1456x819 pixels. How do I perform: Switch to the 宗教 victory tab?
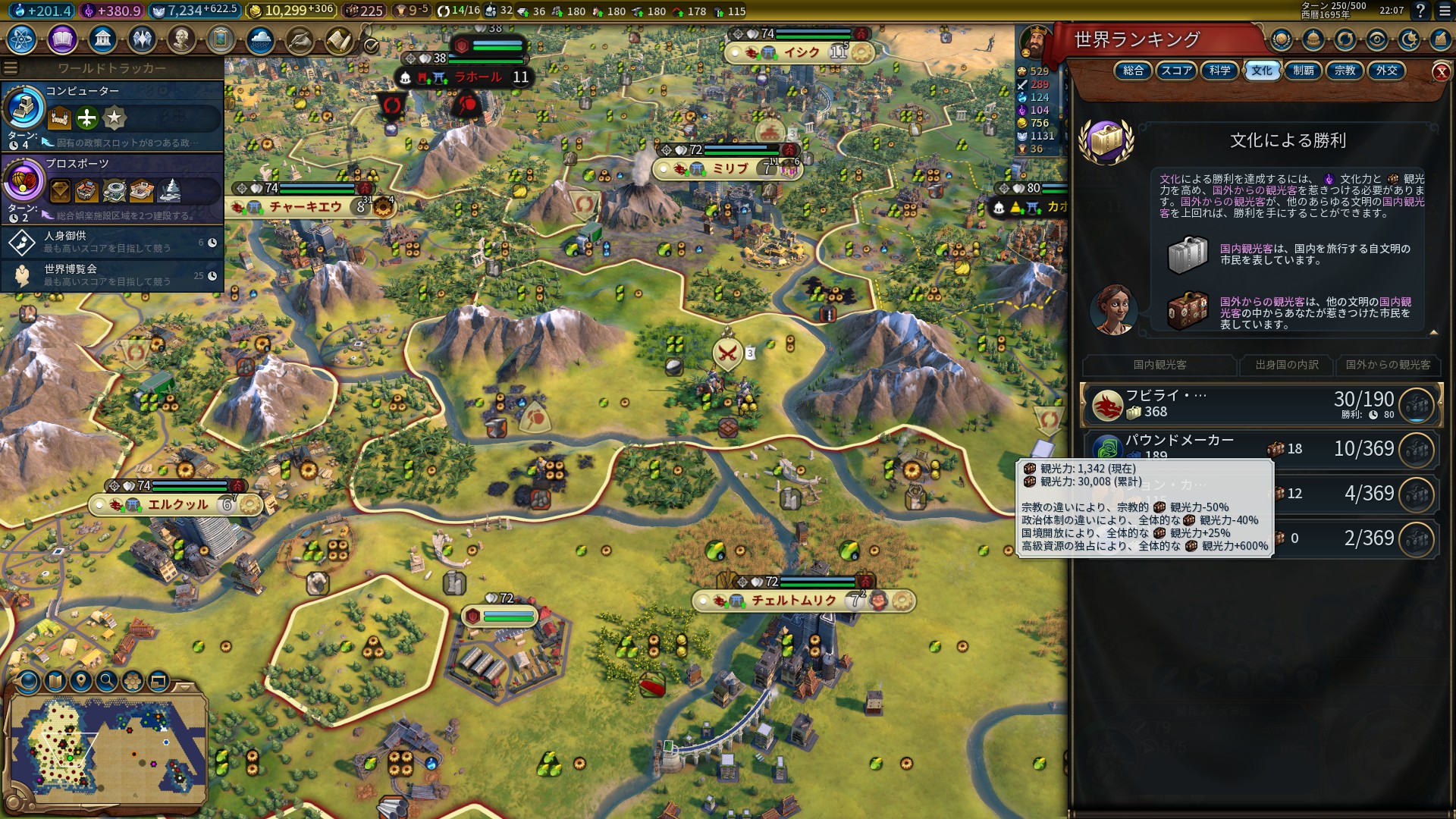click(x=1345, y=71)
